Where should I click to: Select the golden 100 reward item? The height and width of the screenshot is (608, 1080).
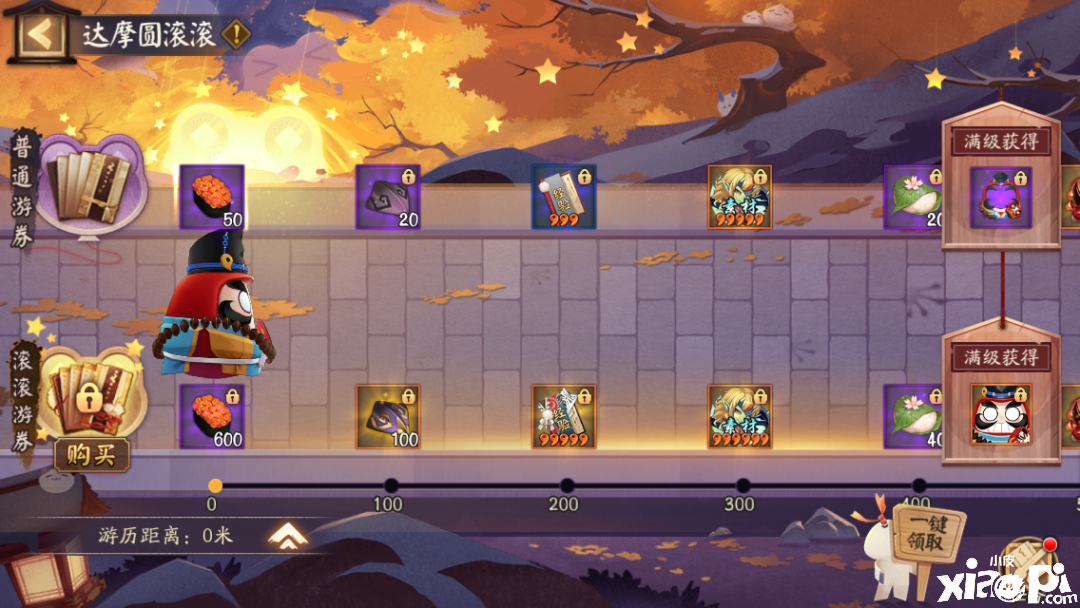pyautogui.click(x=388, y=416)
